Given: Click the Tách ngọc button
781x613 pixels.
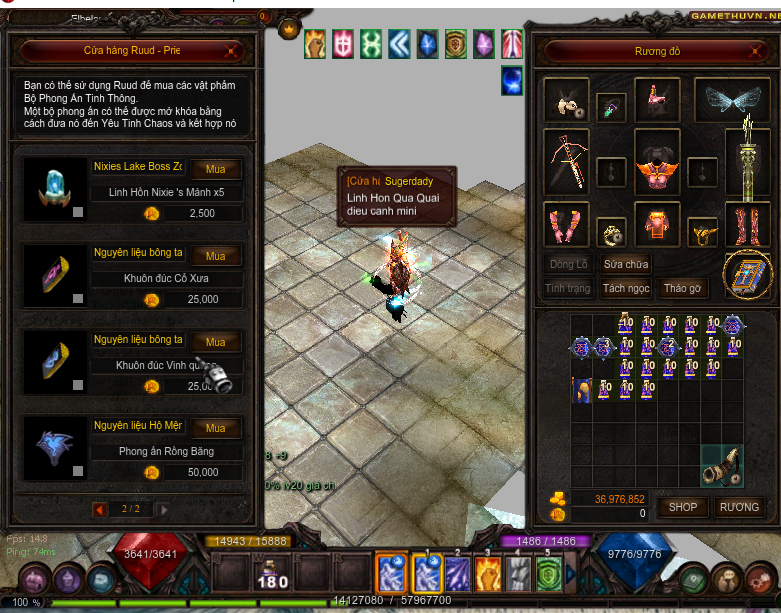Looking at the screenshot, I should (626, 288).
